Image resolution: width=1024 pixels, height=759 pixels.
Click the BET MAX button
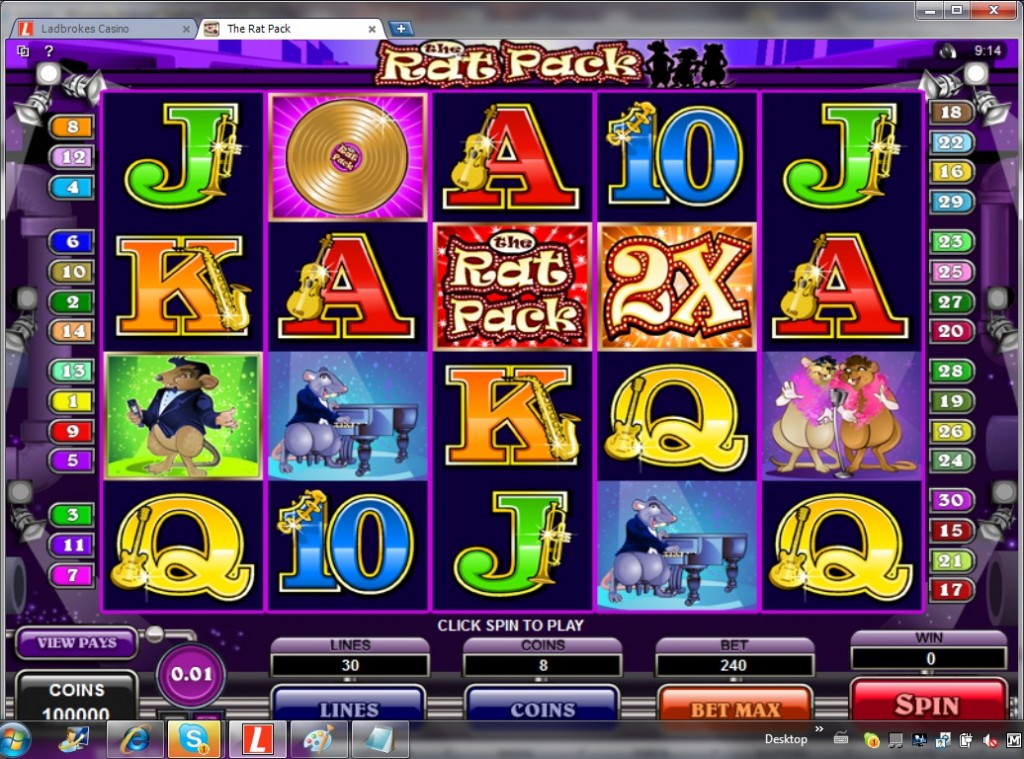[x=735, y=706]
